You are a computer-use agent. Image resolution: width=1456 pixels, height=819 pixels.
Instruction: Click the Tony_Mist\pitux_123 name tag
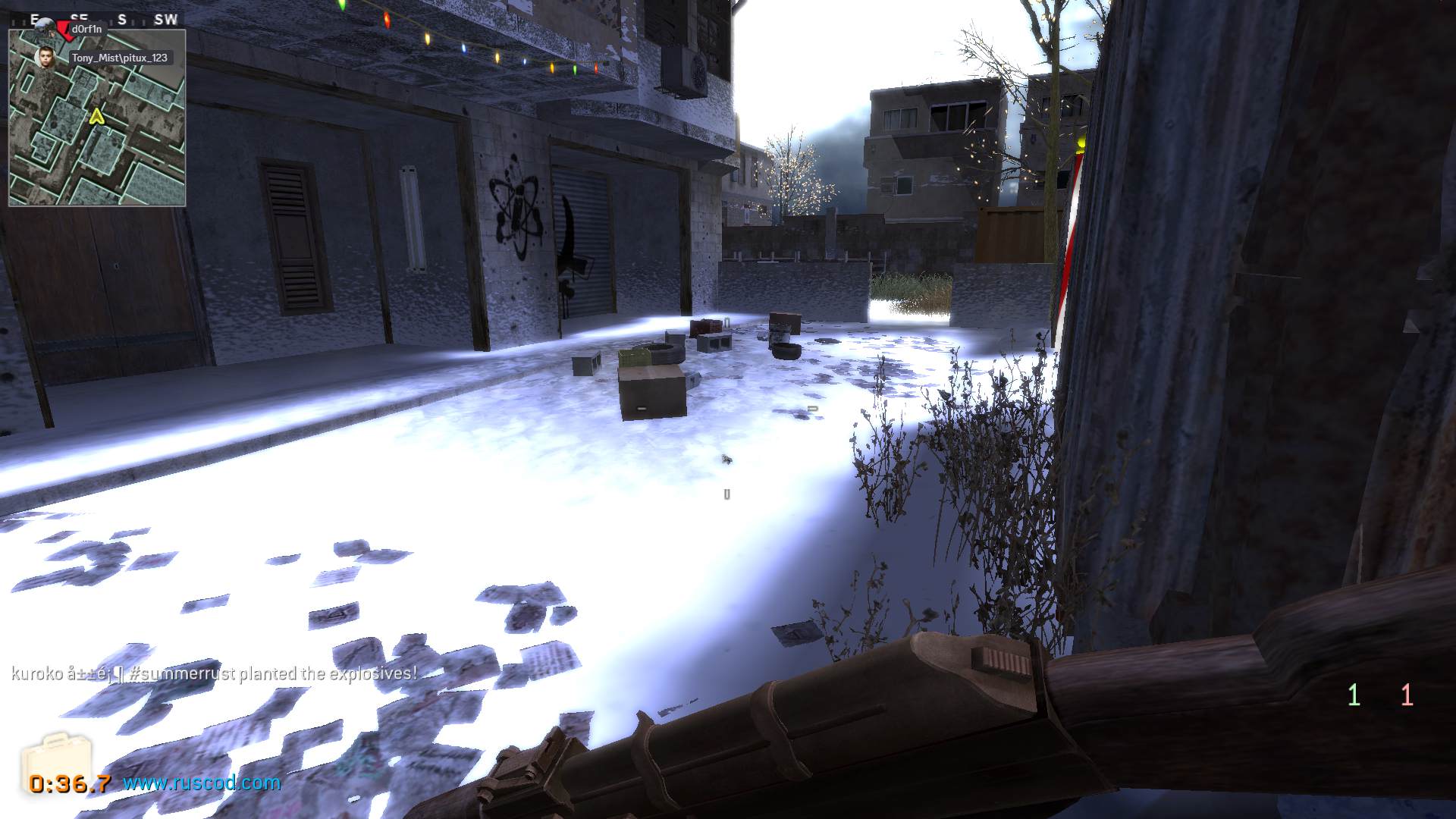tap(119, 58)
